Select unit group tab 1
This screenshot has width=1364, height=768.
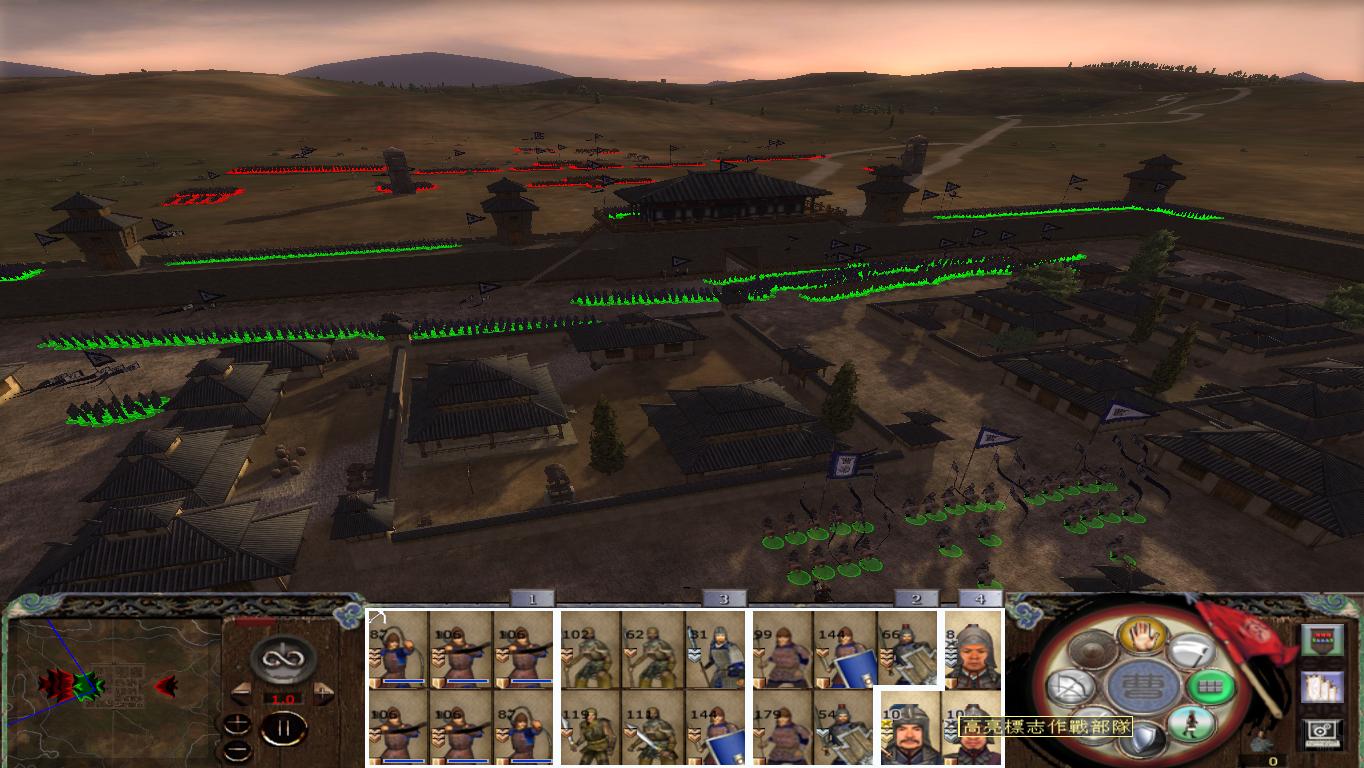click(x=529, y=598)
